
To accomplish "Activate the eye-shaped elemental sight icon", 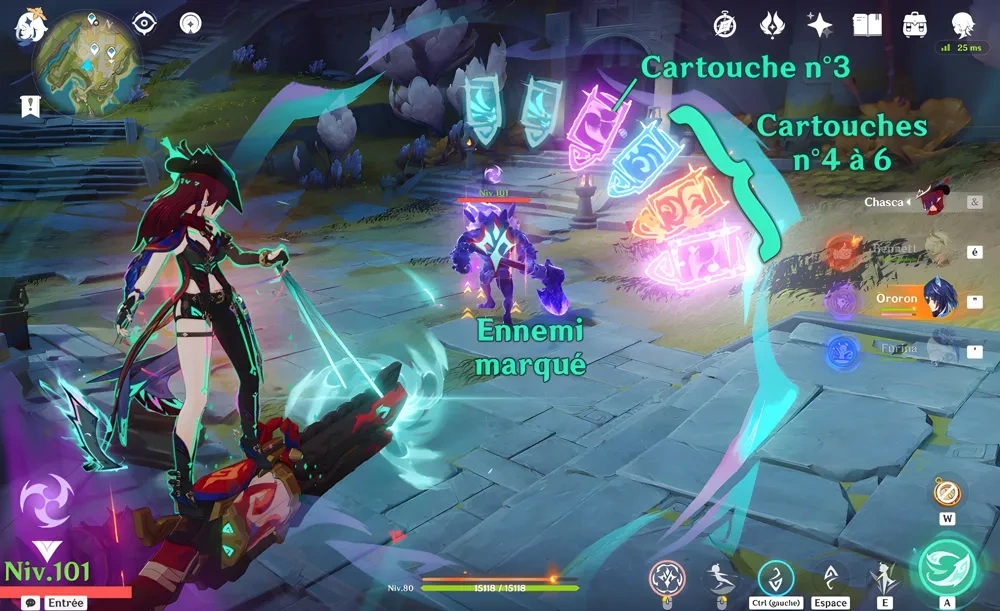I will pos(146,23).
